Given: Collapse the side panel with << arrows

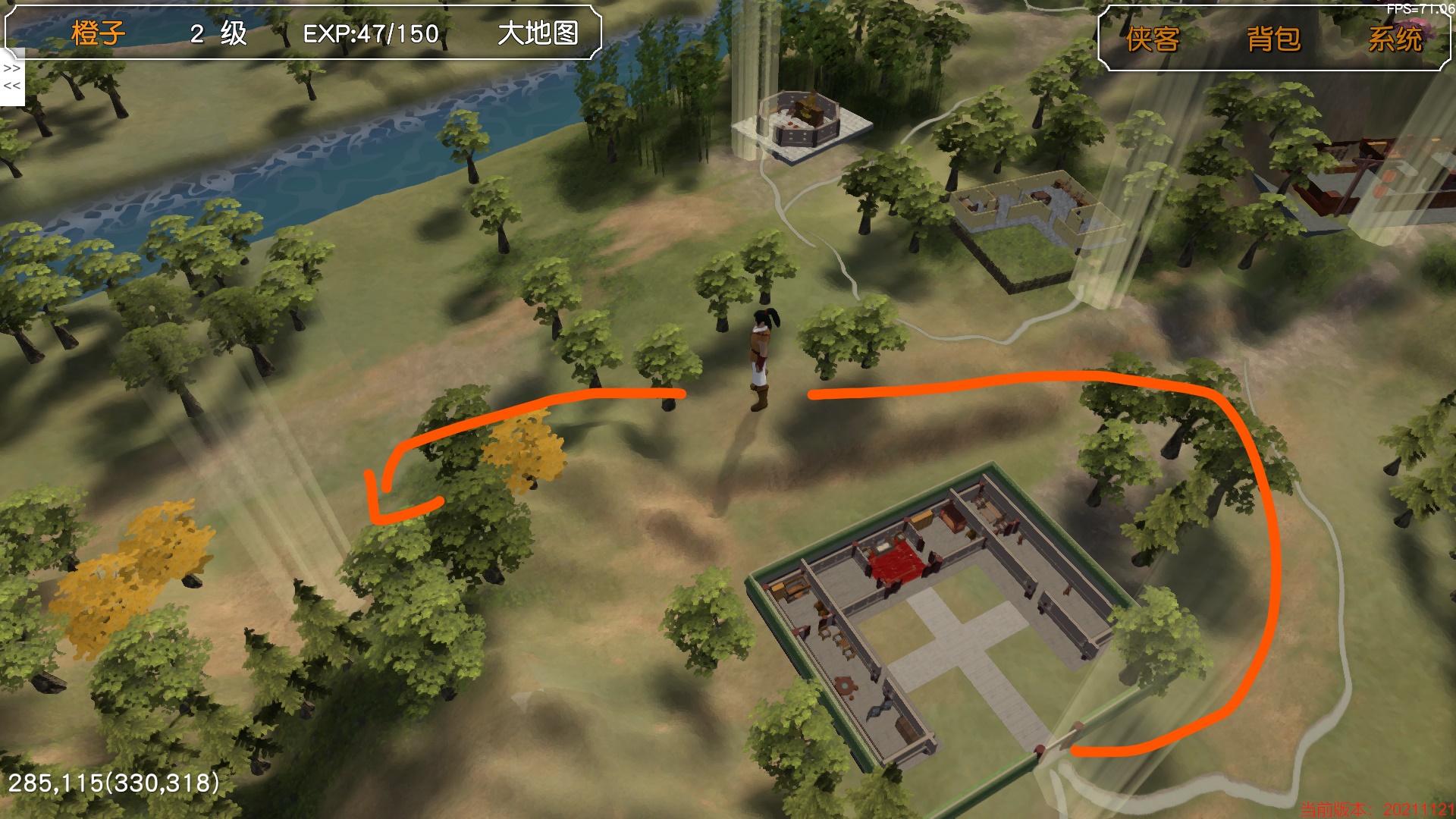Looking at the screenshot, I should (12, 86).
